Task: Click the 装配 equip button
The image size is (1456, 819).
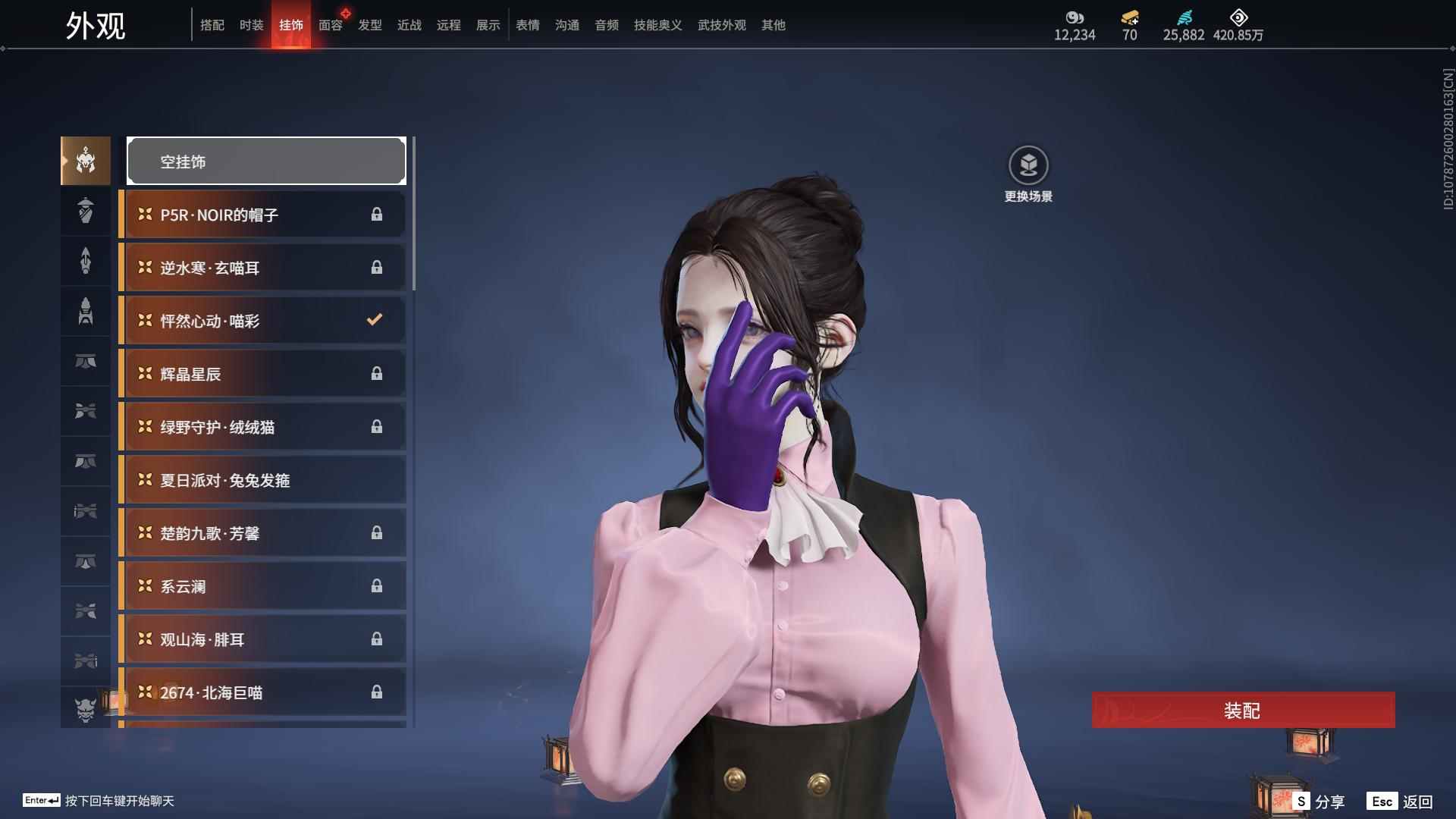Action: click(x=1243, y=711)
